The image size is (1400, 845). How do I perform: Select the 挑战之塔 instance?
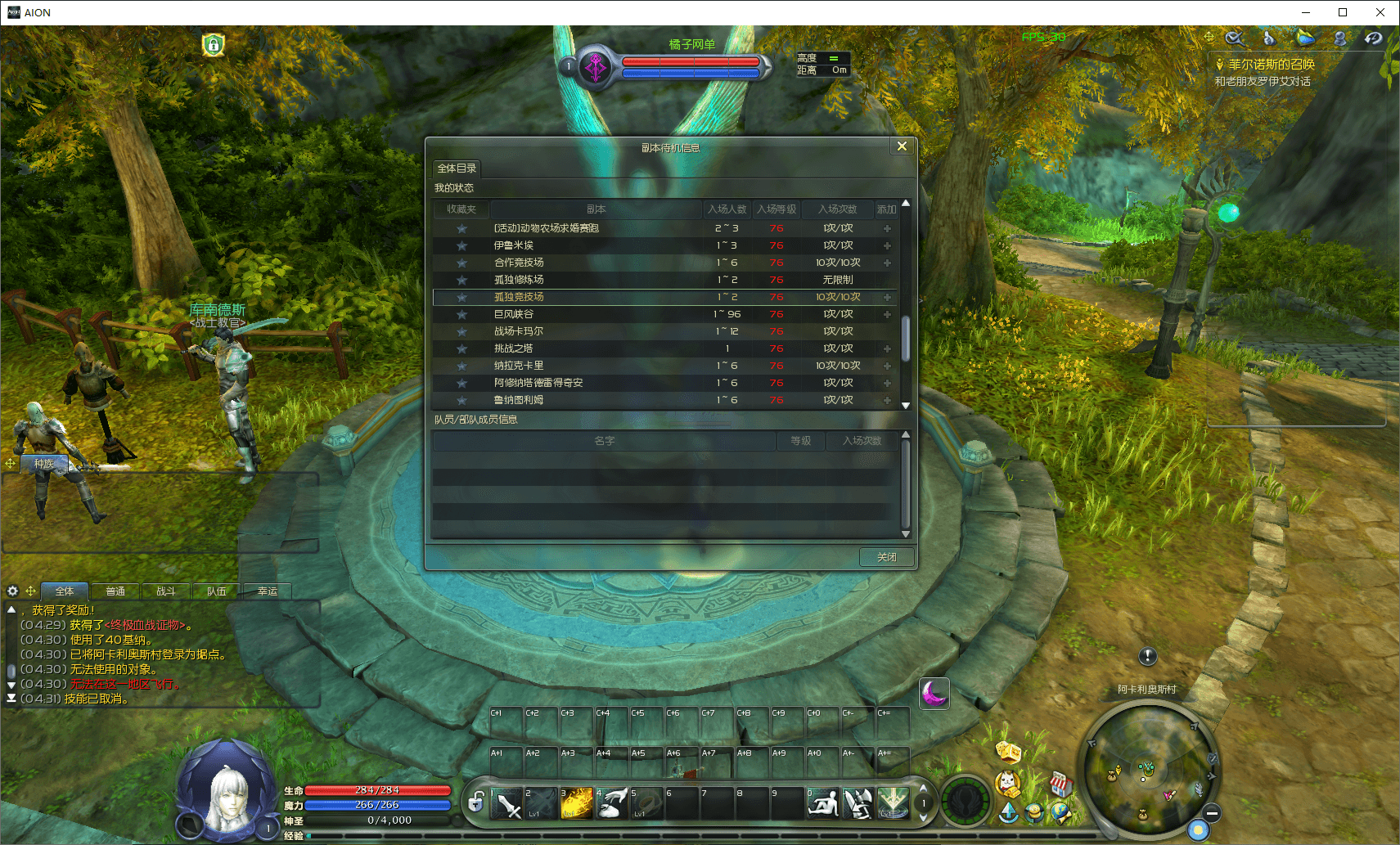[x=514, y=348]
